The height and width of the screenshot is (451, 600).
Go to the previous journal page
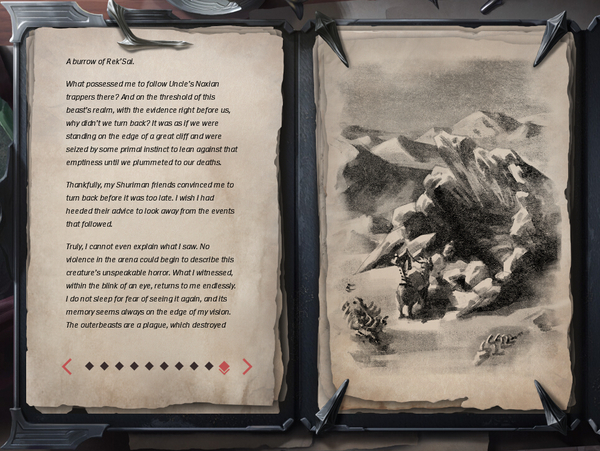pyautogui.click(x=67, y=366)
